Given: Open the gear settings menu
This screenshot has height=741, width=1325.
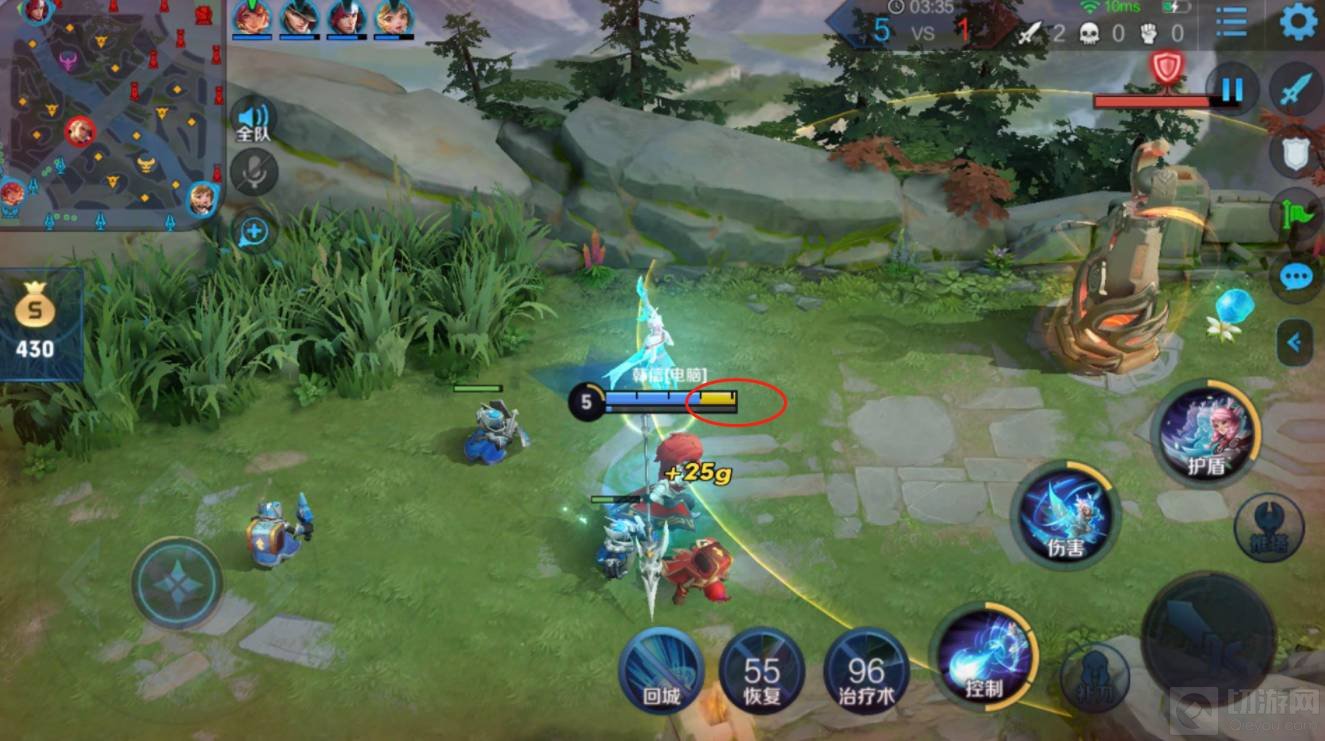Looking at the screenshot, I should tap(1298, 21).
